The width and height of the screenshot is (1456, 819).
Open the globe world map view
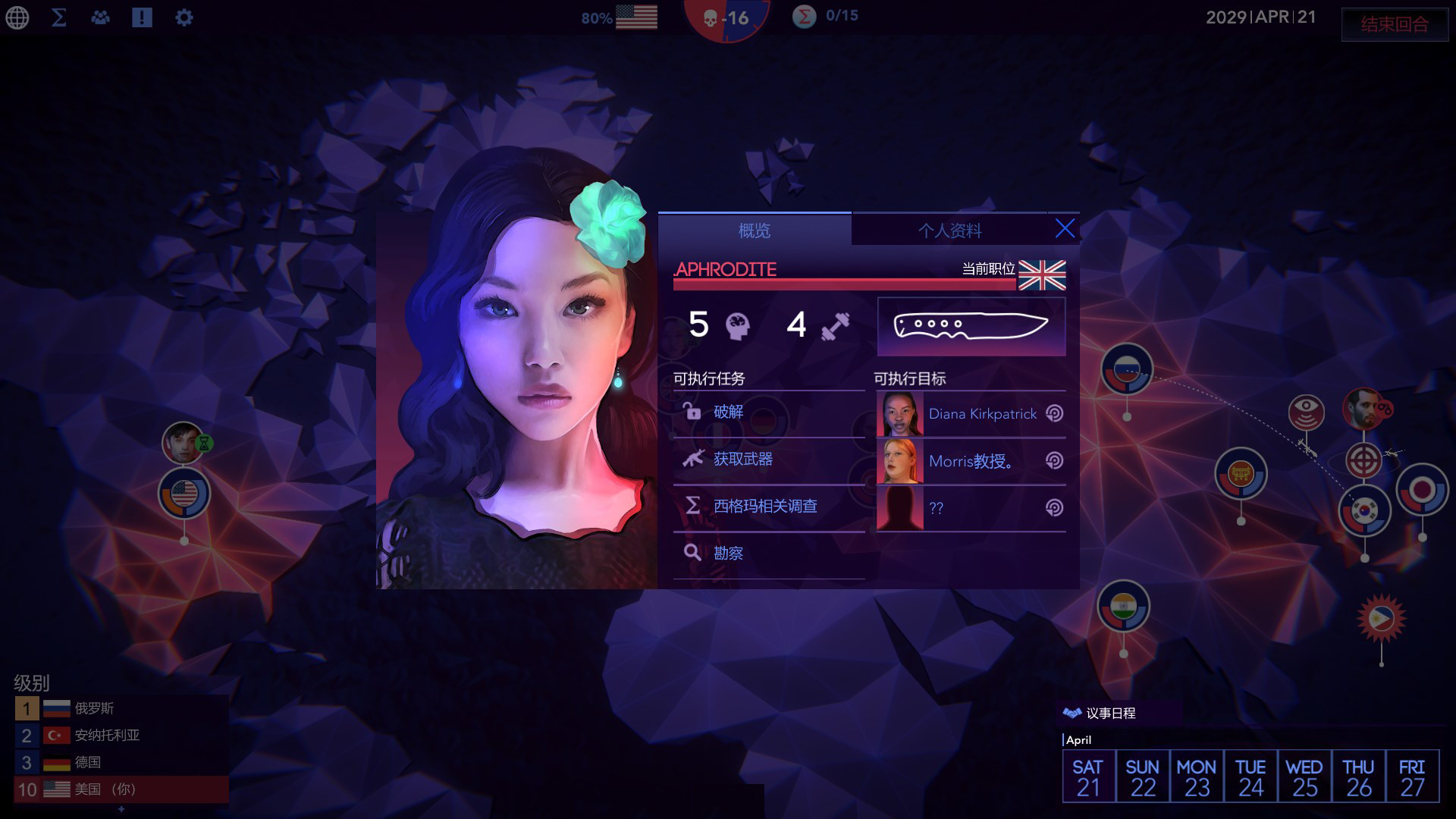tap(17, 17)
